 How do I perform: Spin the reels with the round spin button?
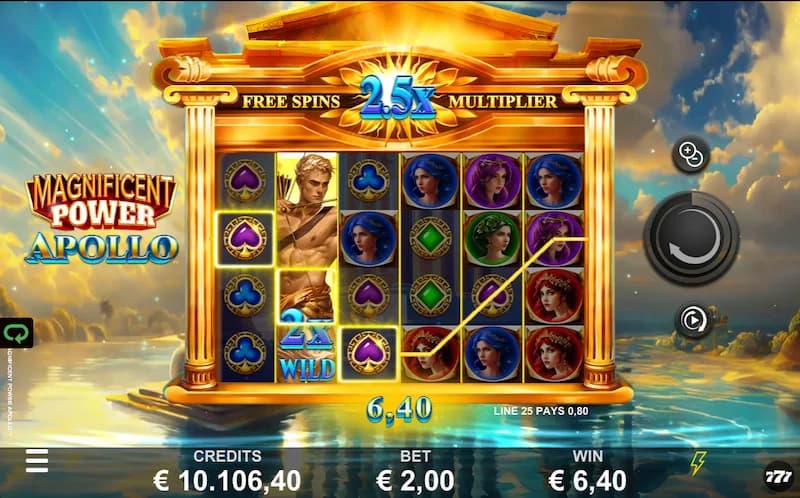point(691,238)
